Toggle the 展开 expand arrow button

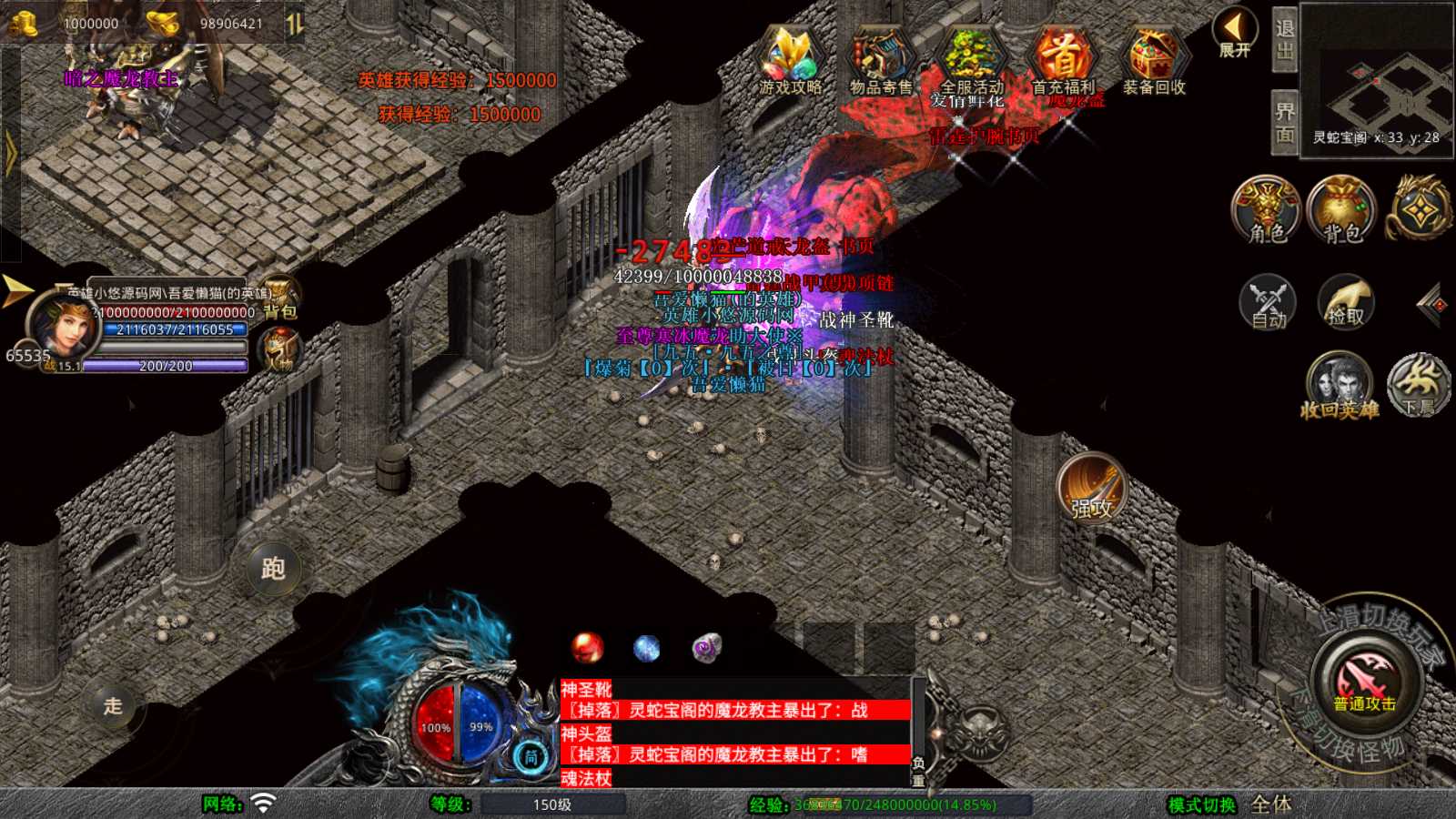pos(1235,33)
